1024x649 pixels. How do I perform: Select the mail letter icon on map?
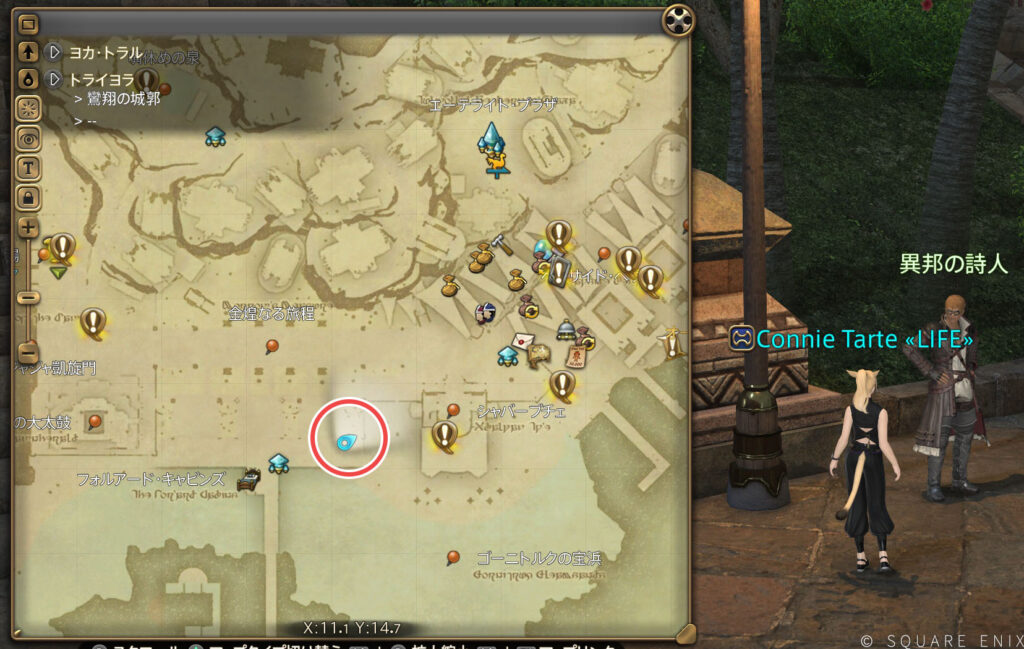521,339
